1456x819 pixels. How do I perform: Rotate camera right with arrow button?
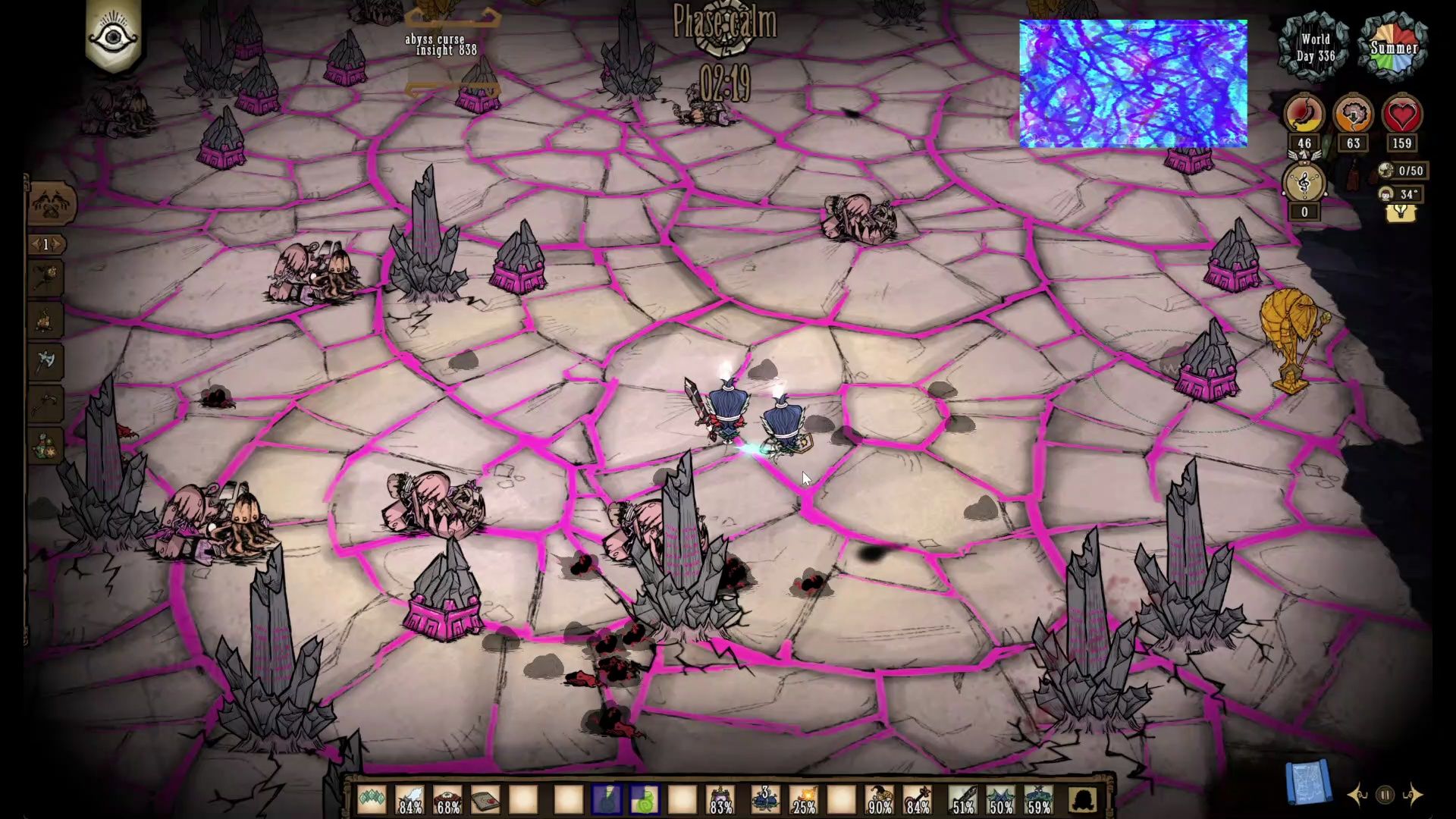1412,795
